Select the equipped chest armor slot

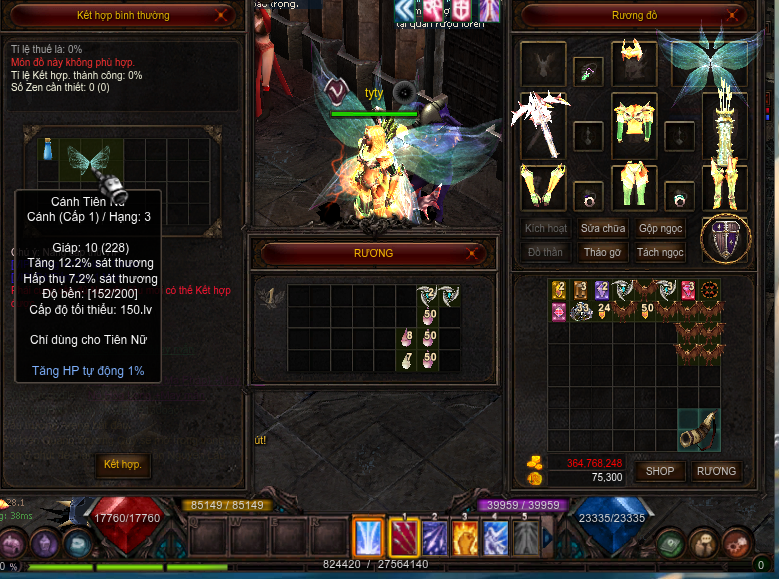pyautogui.click(x=632, y=125)
